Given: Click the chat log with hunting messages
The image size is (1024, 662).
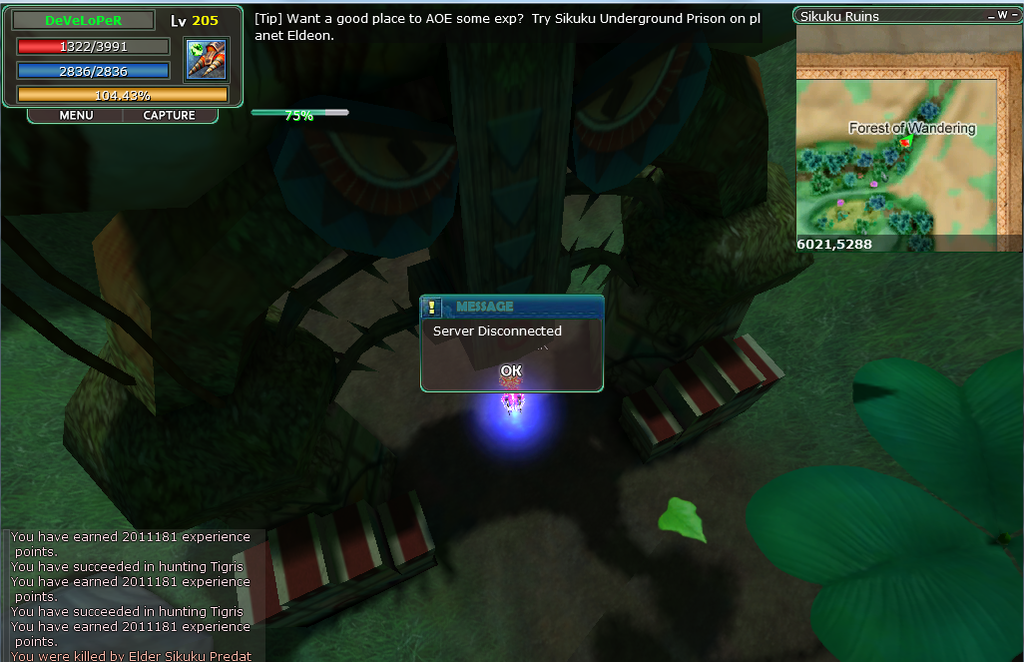Looking at the screenshot, I should (130, 596).
